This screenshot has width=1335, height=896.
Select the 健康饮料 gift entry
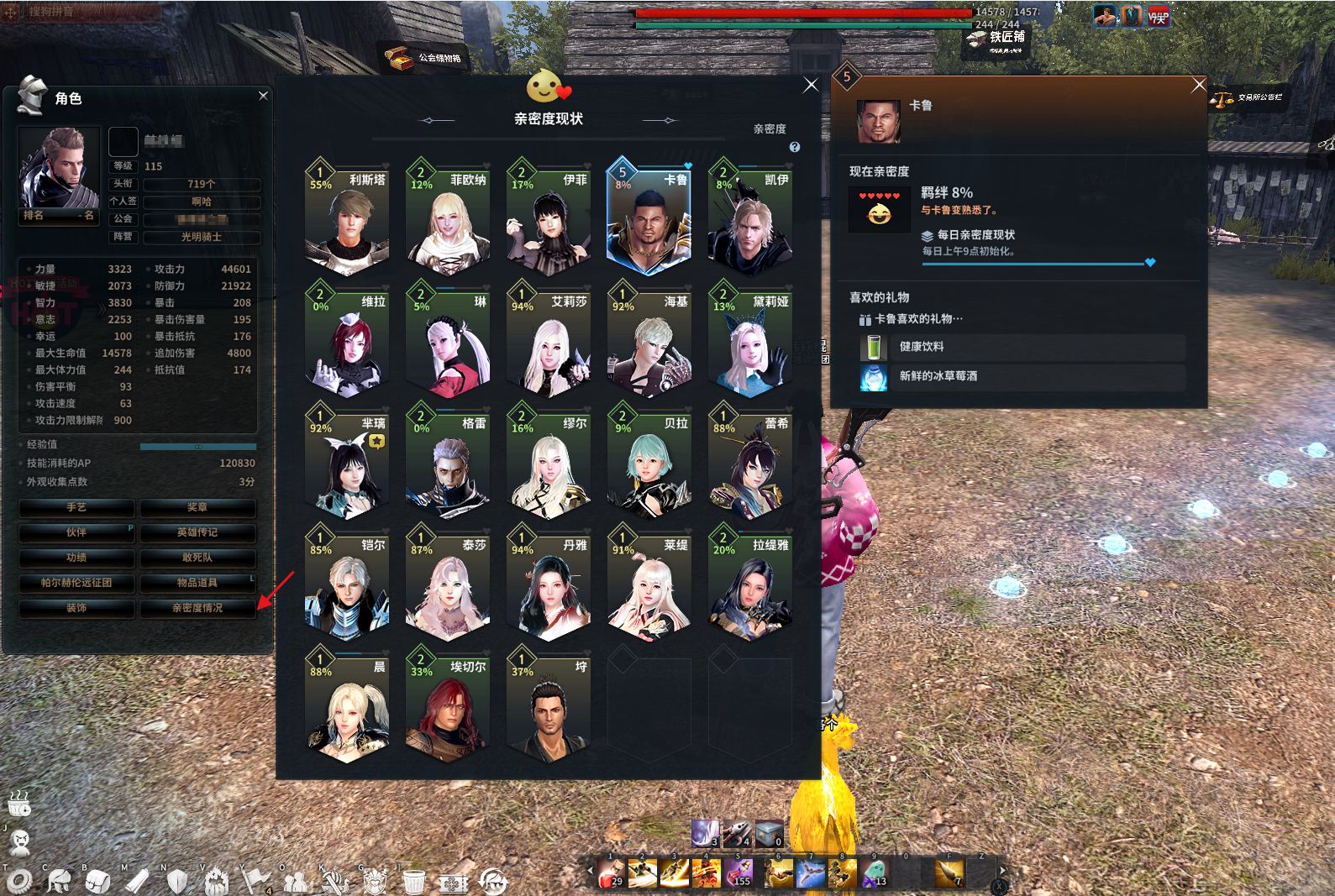pos(1022,347)
